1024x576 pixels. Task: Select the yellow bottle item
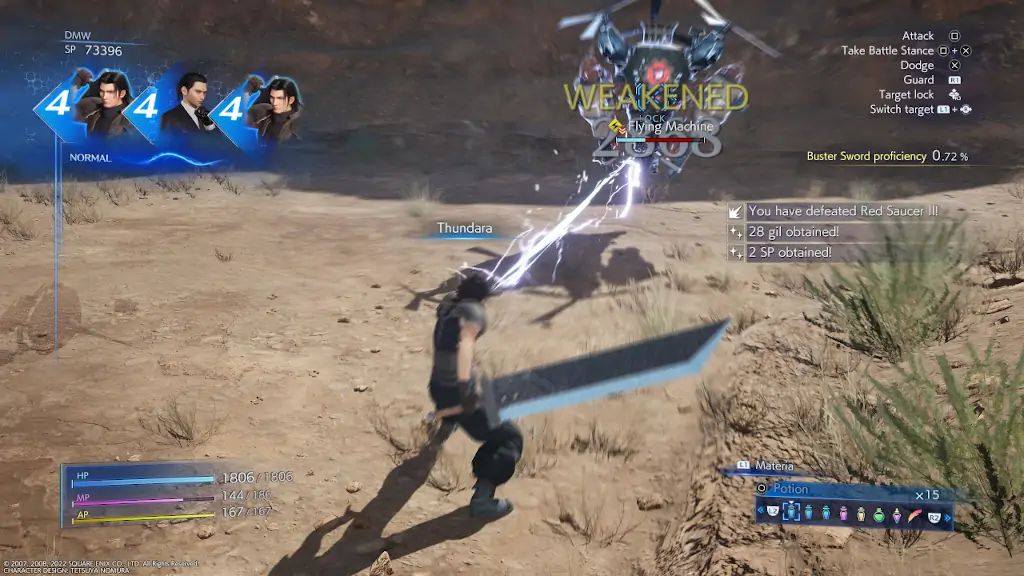tap(861, 514)
